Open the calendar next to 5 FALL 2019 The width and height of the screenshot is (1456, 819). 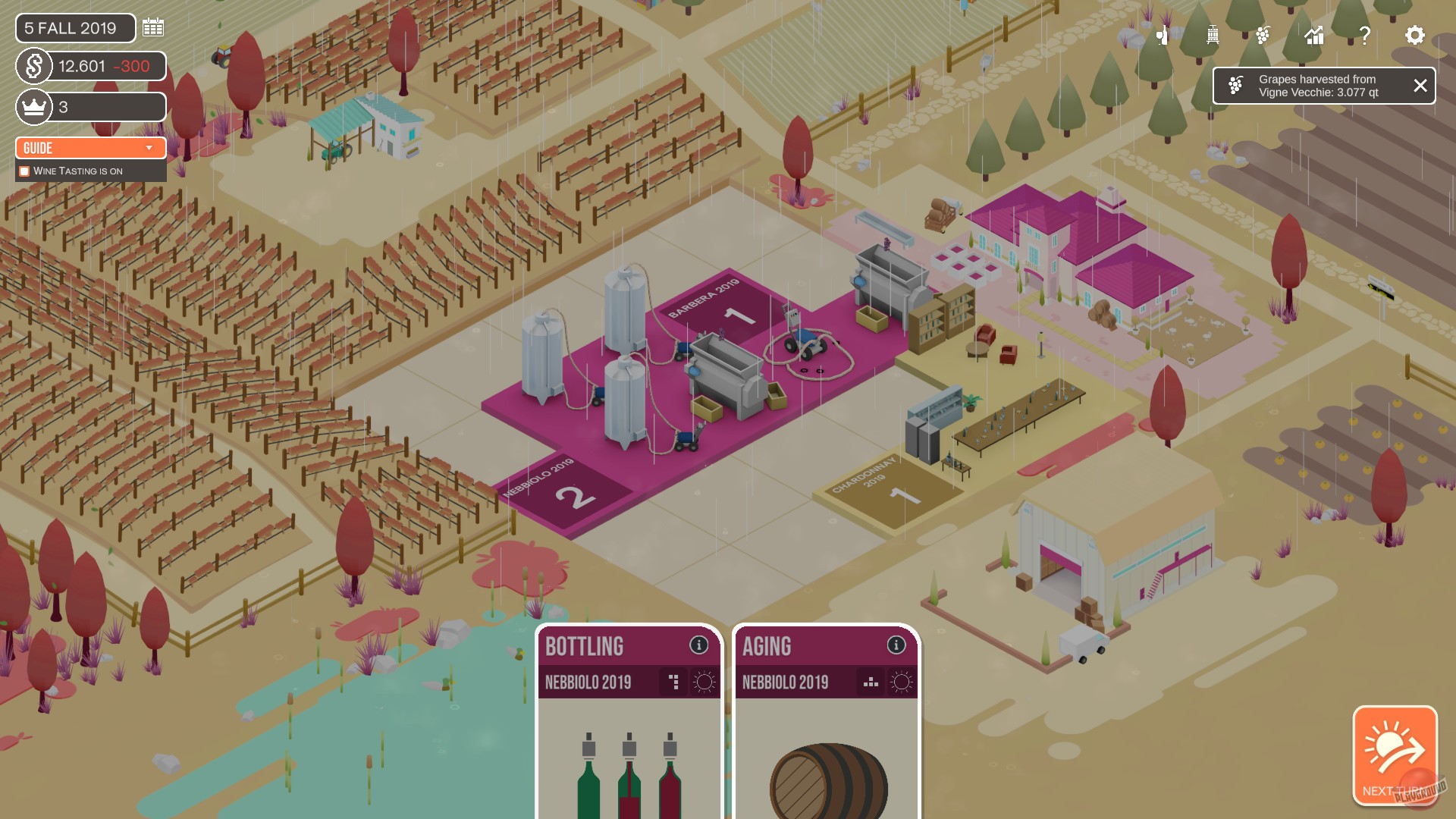(153, 27)
